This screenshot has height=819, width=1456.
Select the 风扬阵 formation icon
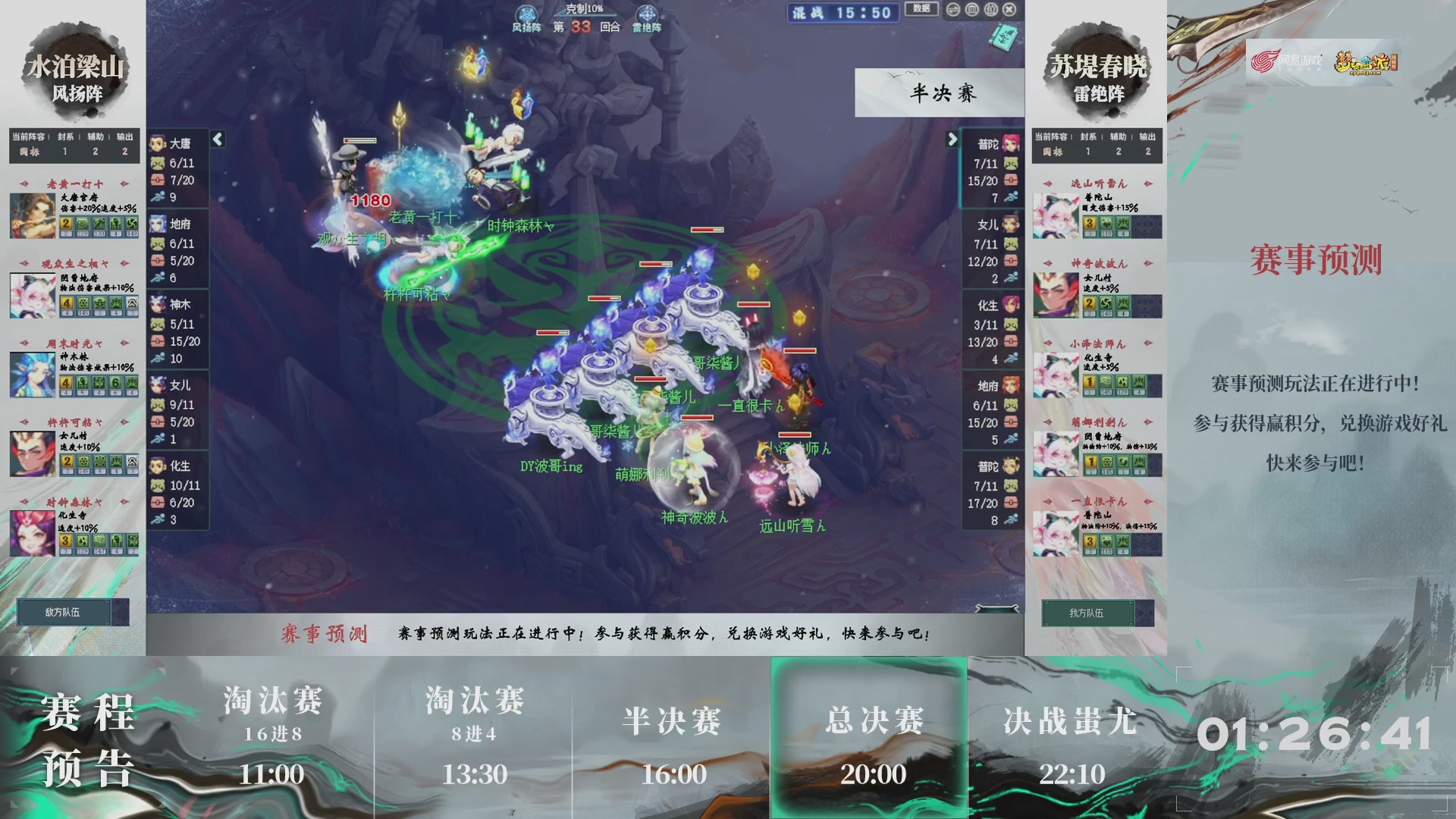click(x=526, y=14)
